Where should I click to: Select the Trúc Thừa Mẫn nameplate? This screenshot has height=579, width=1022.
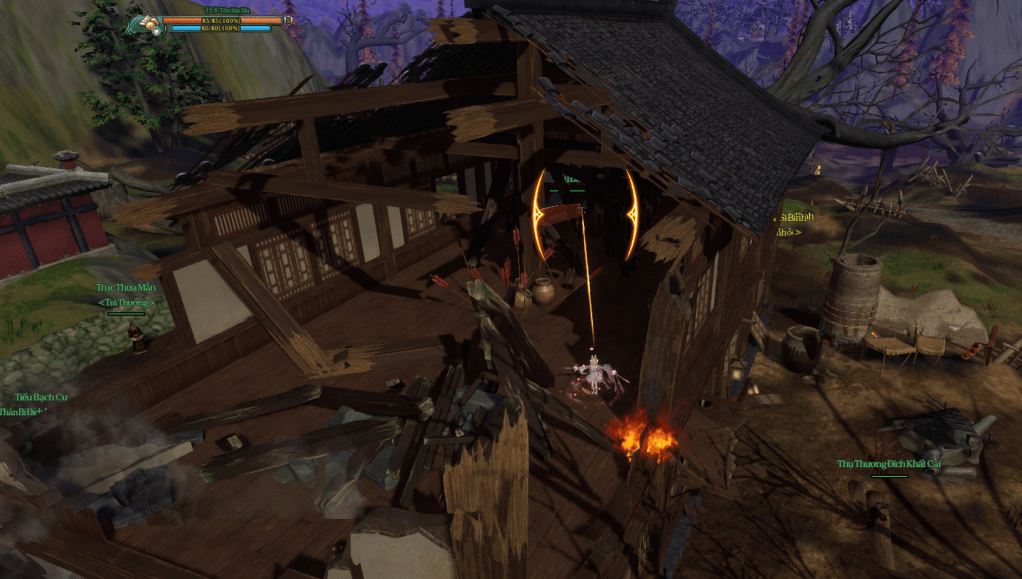(x=126, y=288)
